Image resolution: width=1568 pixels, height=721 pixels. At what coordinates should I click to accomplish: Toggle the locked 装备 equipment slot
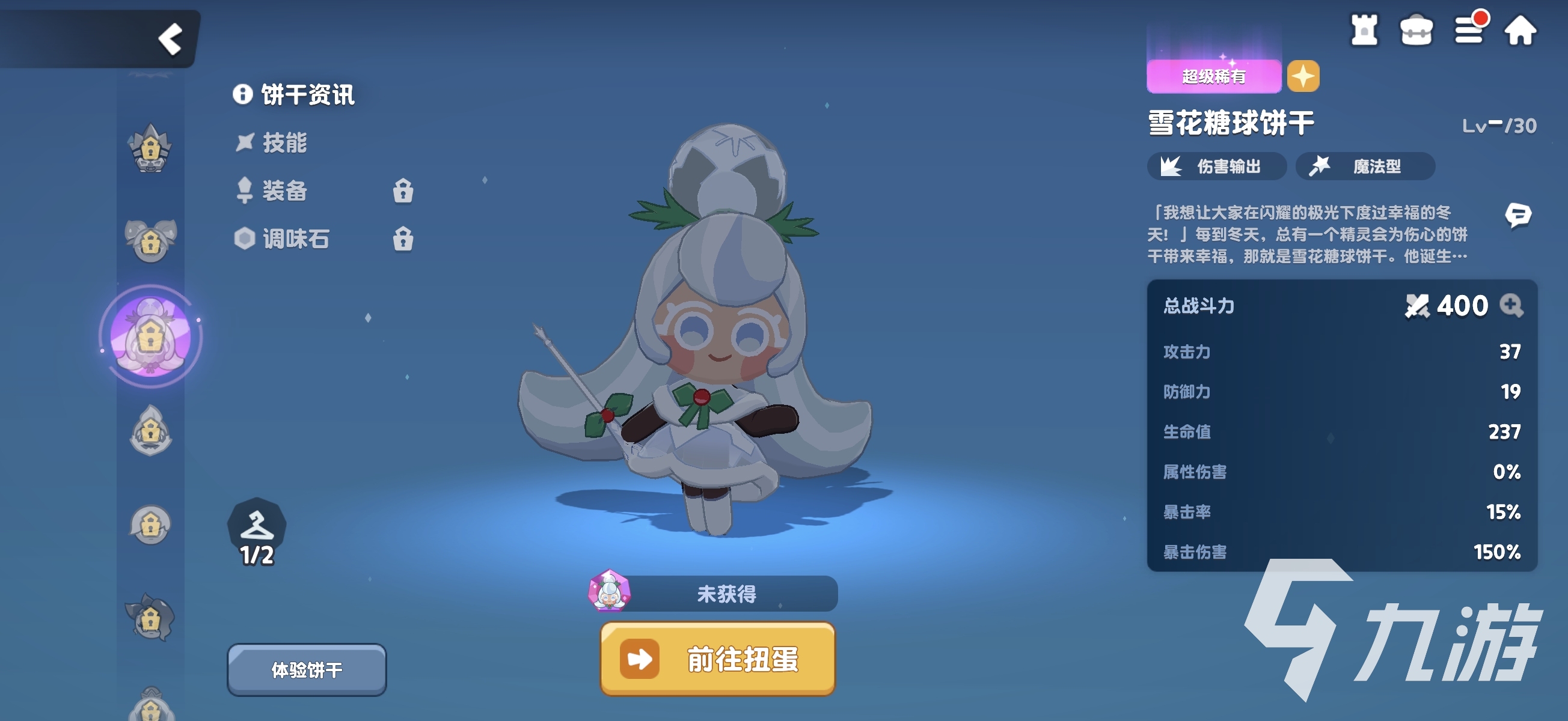[403, 192]
